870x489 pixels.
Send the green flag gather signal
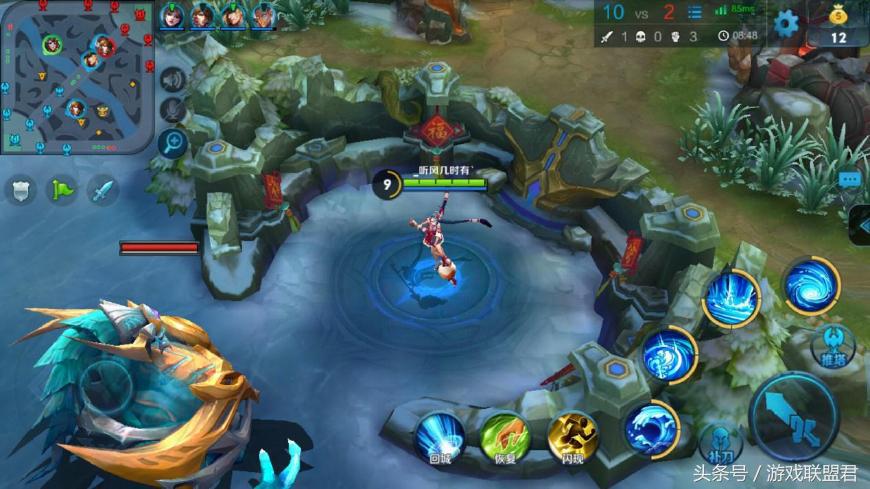[x=62, y=190]
